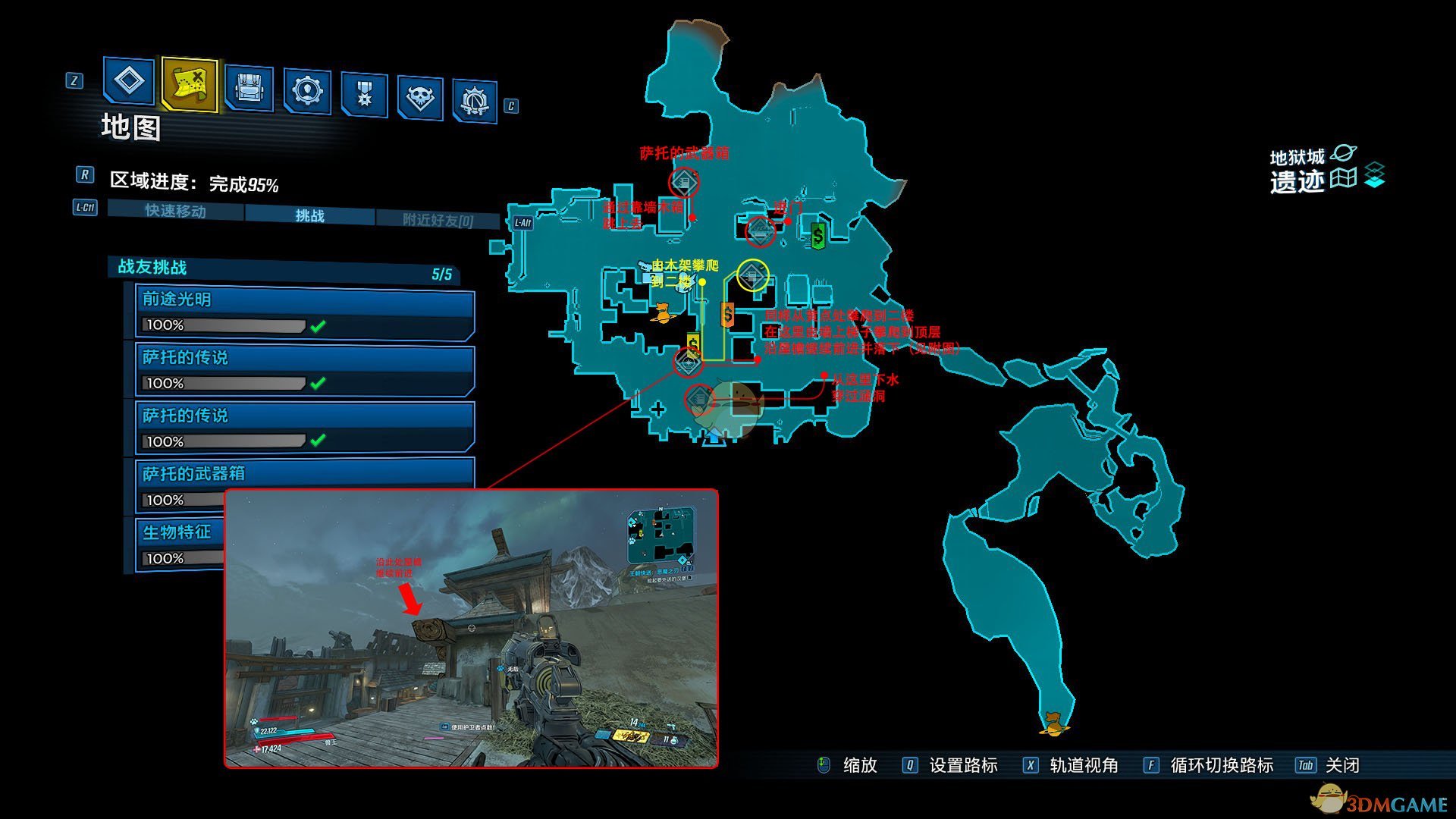Screen dimensions: 1456x819
Task: Toggle the map layers stack icon
Action: pos(1374,176)
